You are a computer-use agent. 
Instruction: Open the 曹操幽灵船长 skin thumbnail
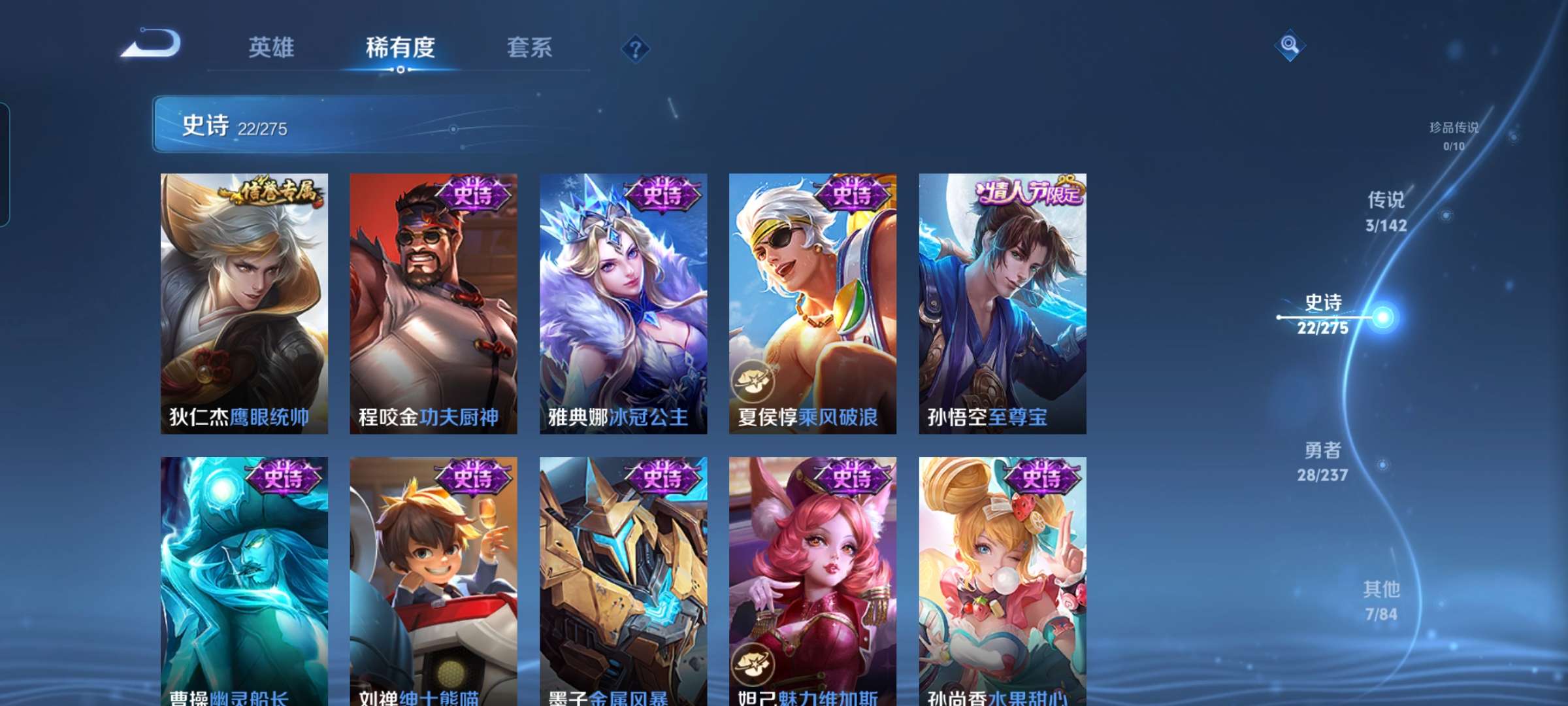click(240, 575)
